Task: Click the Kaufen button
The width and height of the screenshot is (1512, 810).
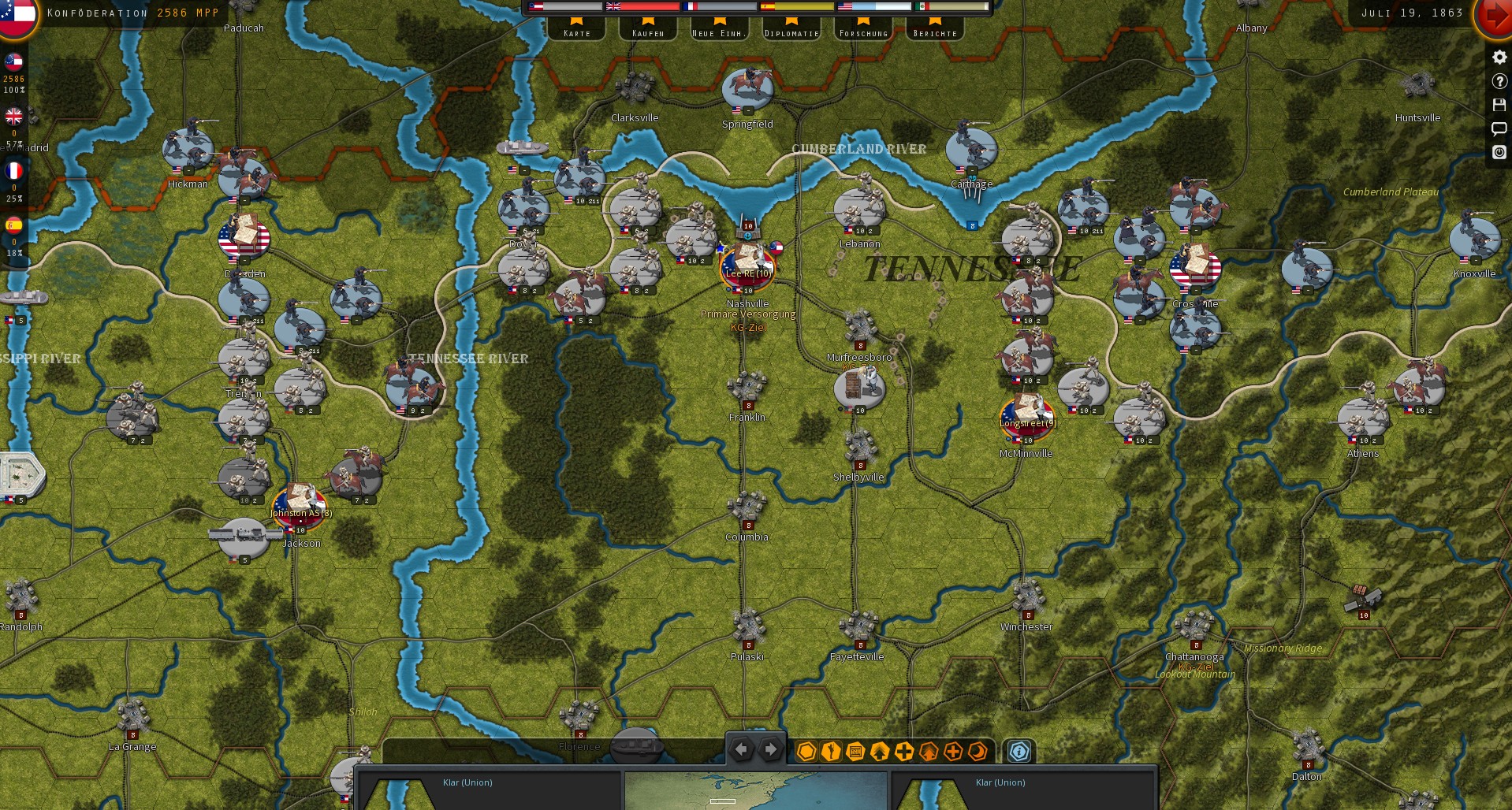Action: coord(647,30)
